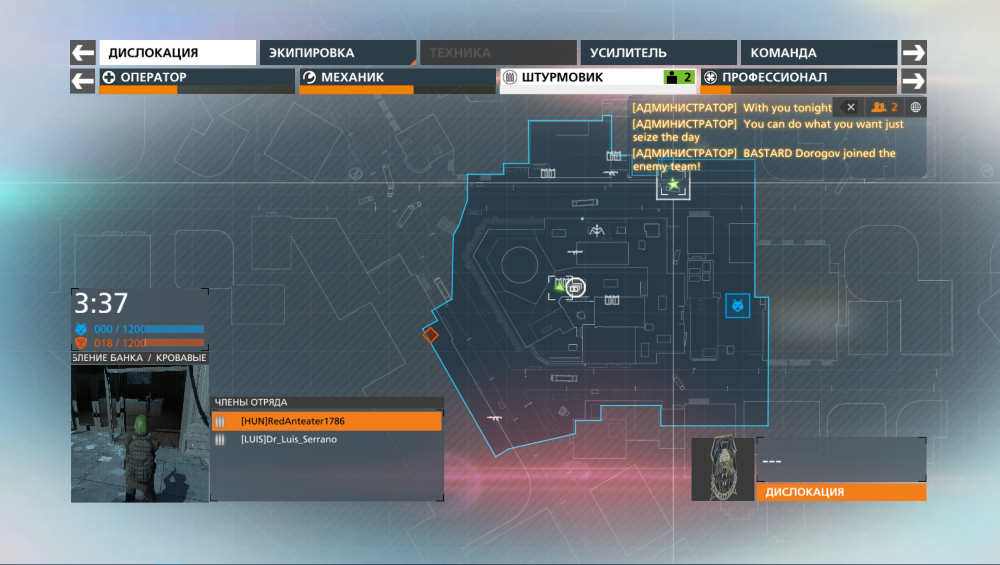Click the right arrow next to КОМАНДА
1000x565 pixels.
(914, 53)
